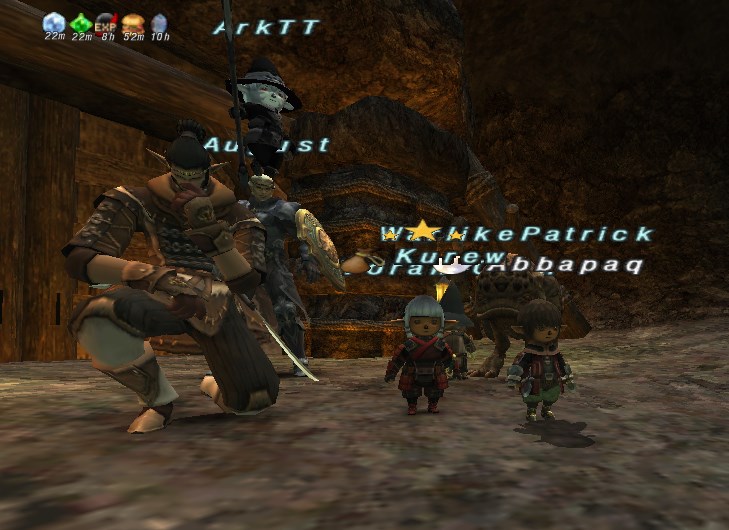
Task: Click the grey oval 10h status icon
Action: pos(159,22)
